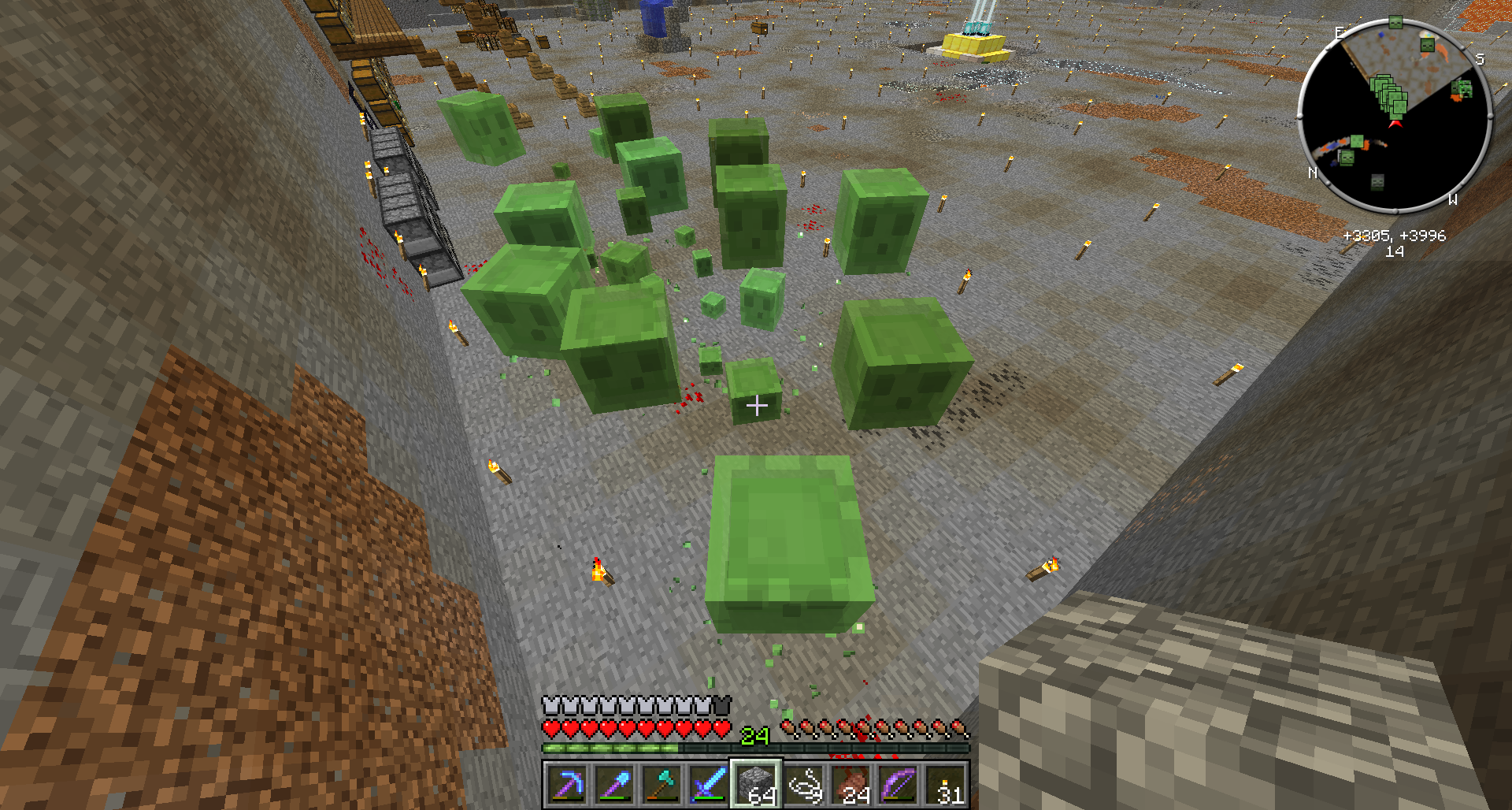Select the torch stack of 31
The image size is (1512, 810).
coord(946,785)
